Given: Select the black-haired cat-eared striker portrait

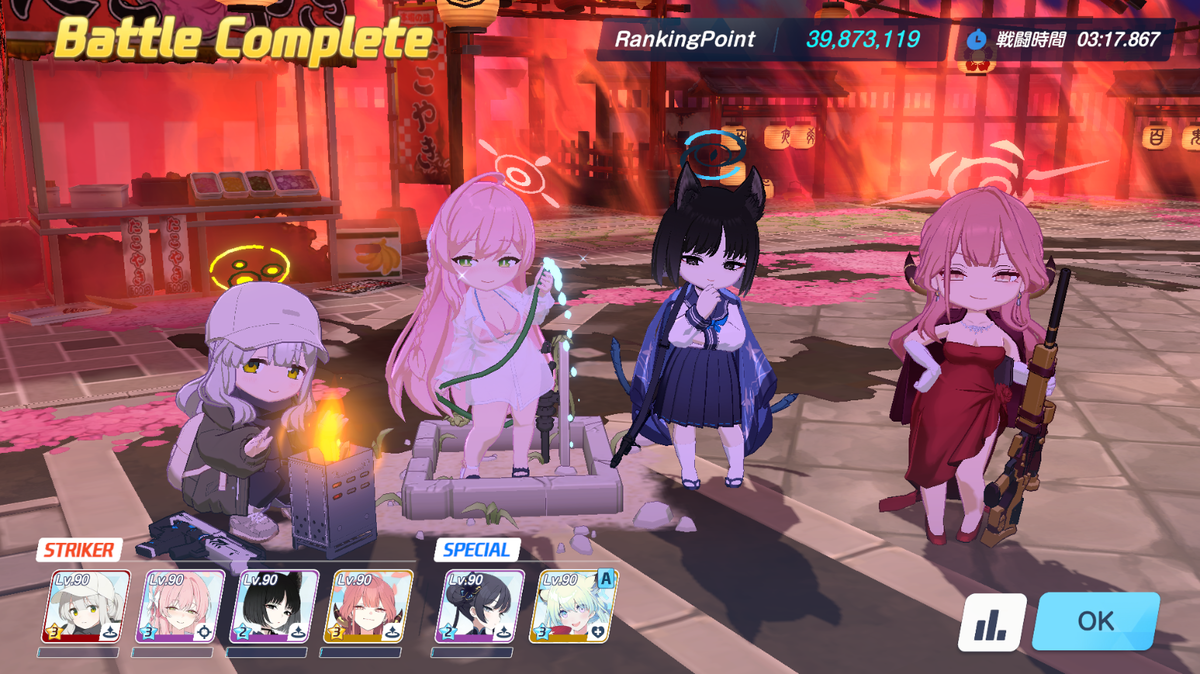Looking at the screenshot, I should pos(275,606).
